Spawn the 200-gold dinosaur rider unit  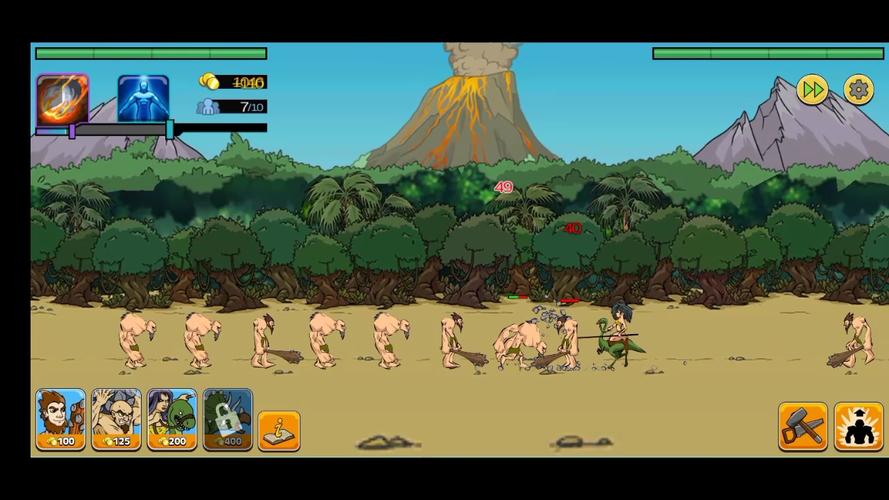point(173,419)
